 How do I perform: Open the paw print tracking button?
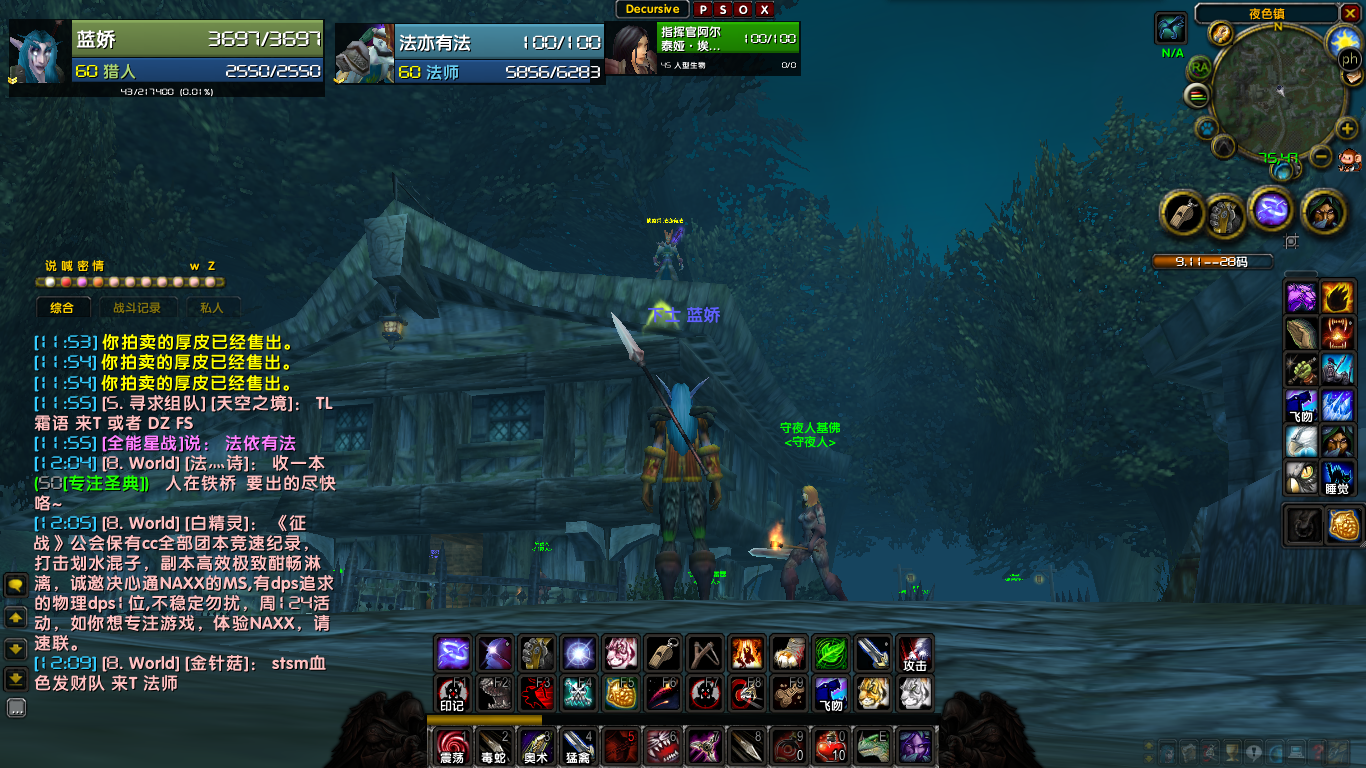pos(1207,129)
